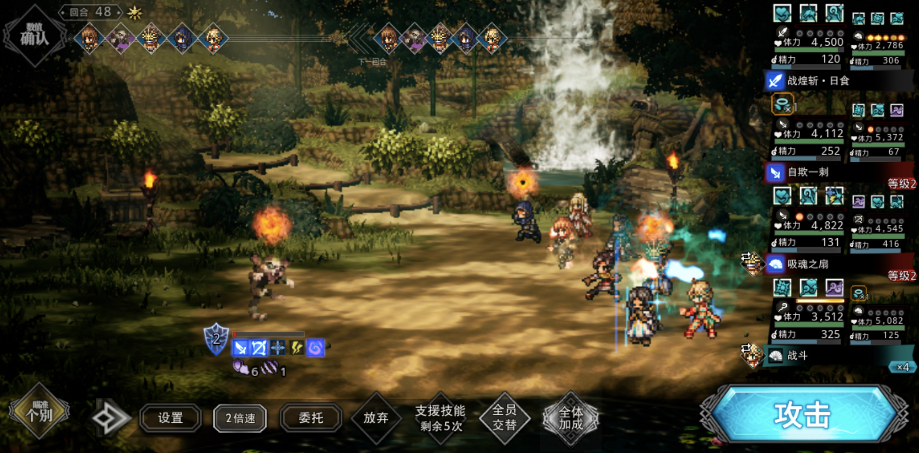Tap the ×4 boost indicator
The image size is (919, 453).
(x=902, y=366)
